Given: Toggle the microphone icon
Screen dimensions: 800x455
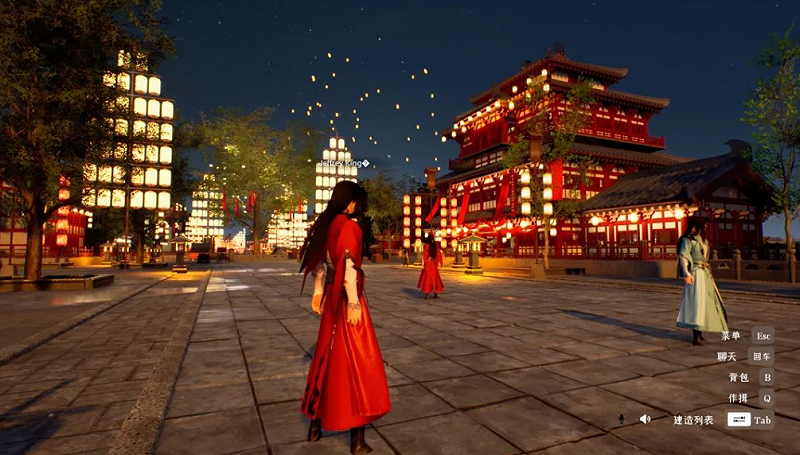Looking at the screenshot, I should click(621, 419).
